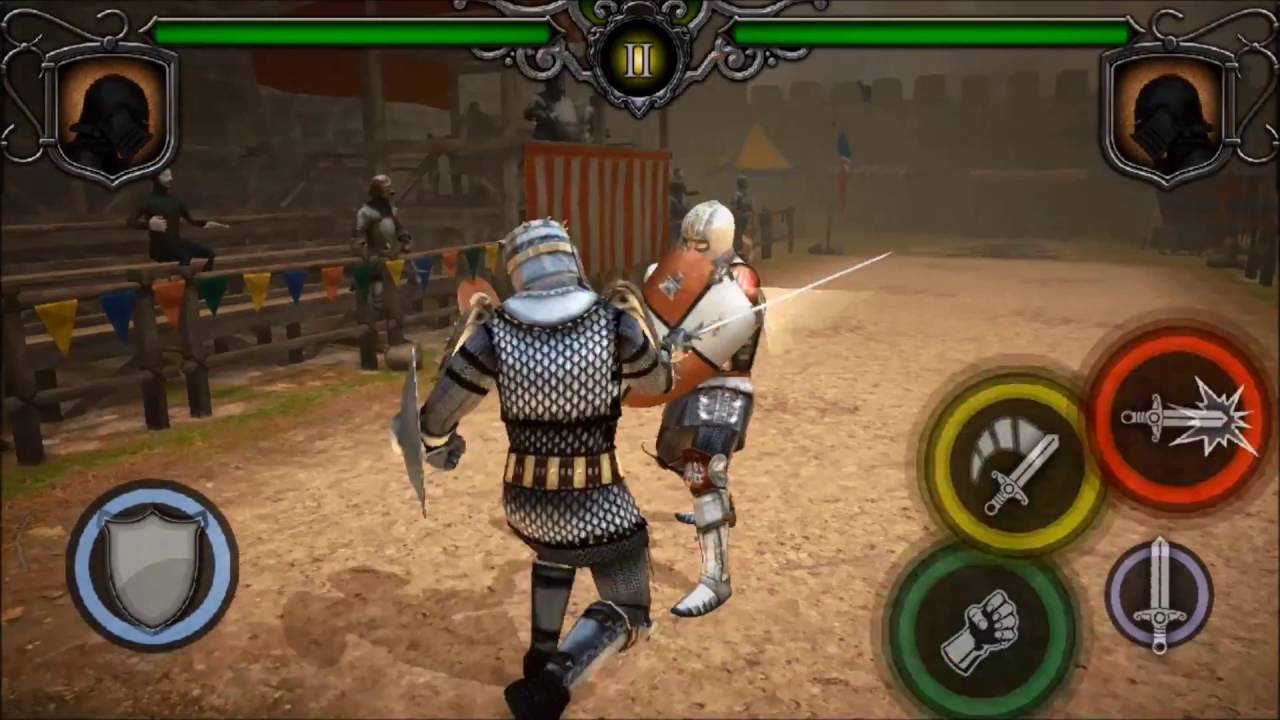View the top center round banner details
1280x720 pixels.
pyautogui.click(x=638, y=57)
